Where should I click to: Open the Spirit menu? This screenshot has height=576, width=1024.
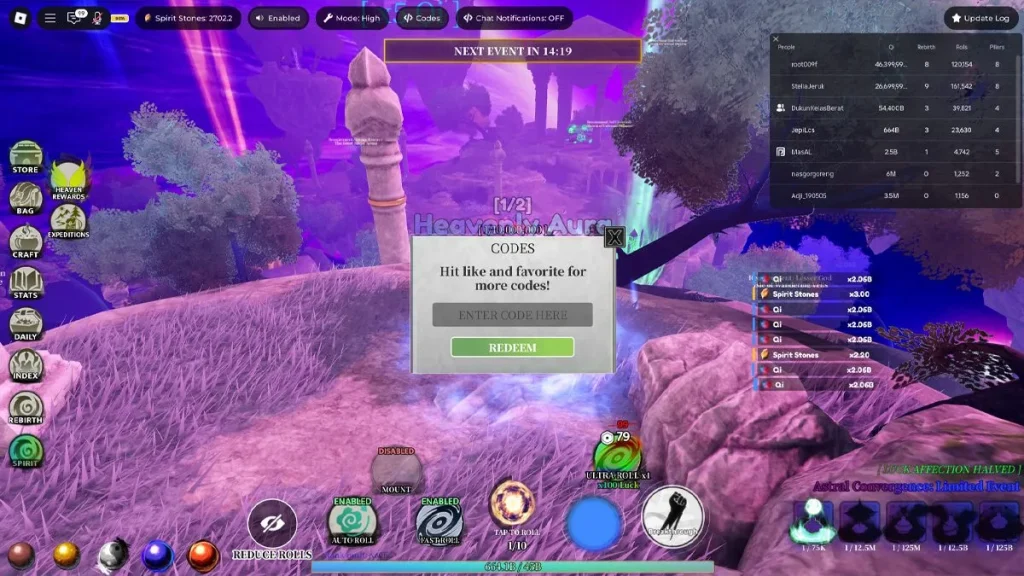(x=26, y=451)
